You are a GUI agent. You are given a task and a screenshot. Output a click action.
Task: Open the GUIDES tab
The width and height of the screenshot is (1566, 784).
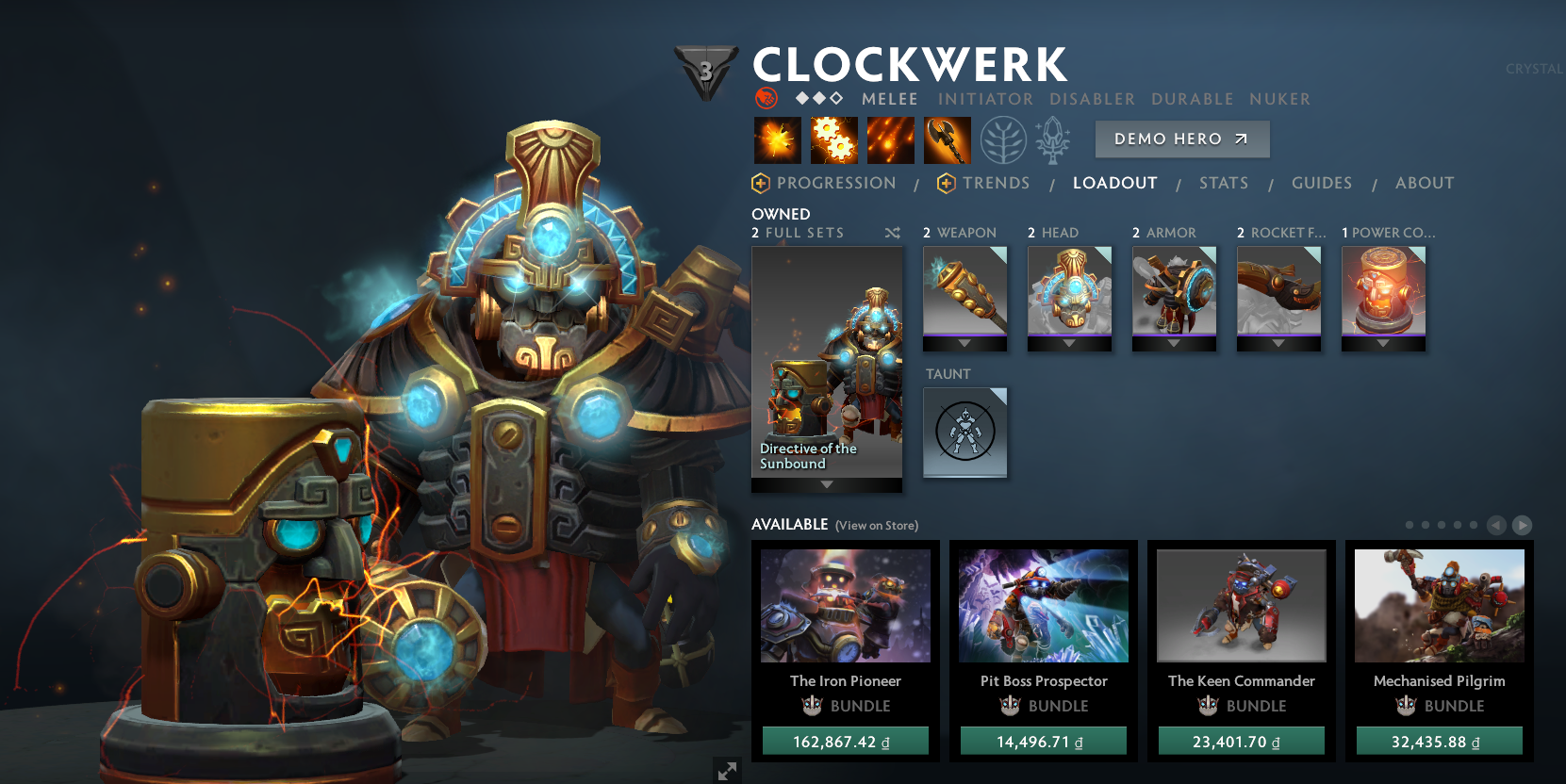(1322, 183)
